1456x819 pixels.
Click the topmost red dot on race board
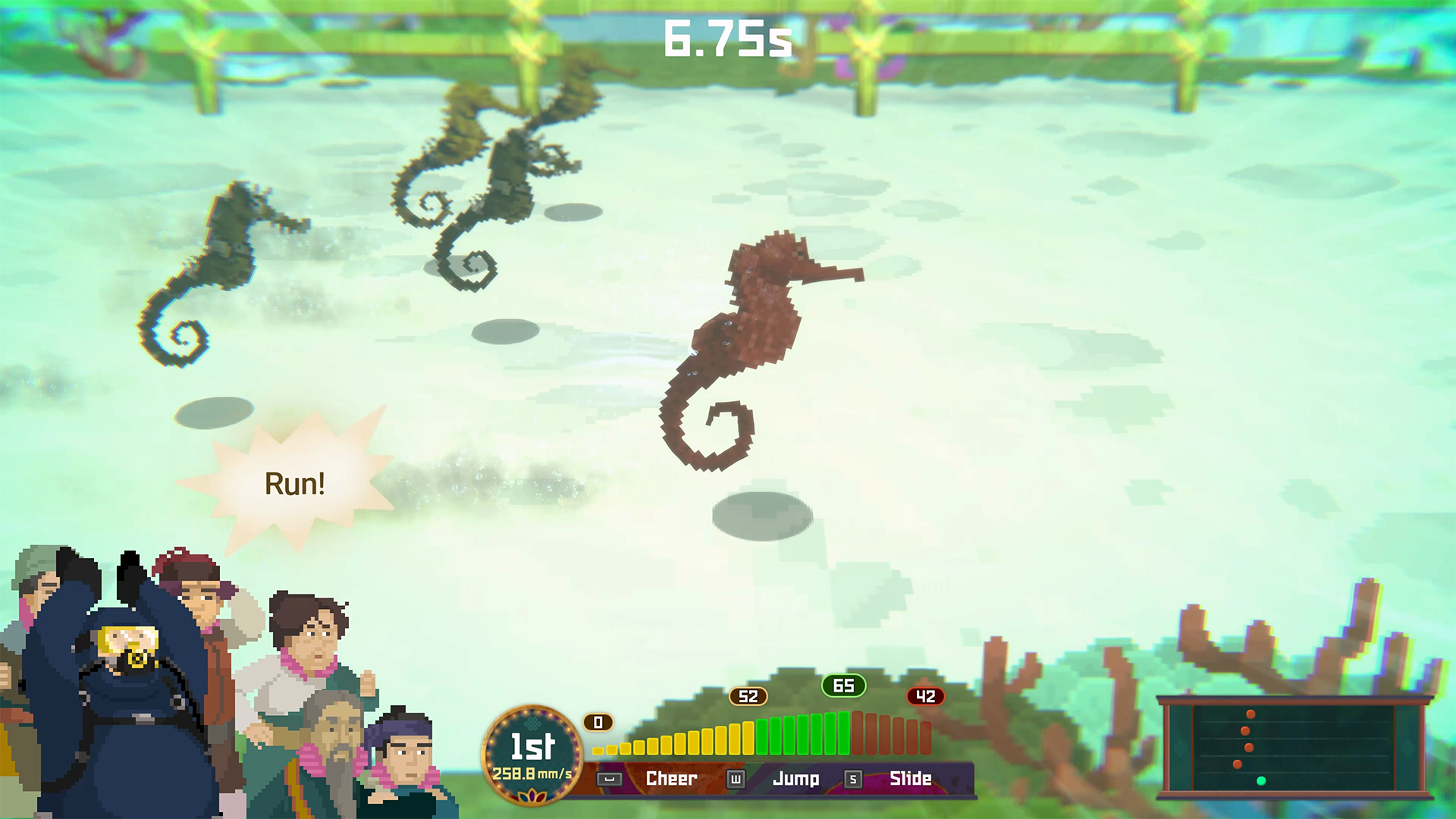point(1250,714)
